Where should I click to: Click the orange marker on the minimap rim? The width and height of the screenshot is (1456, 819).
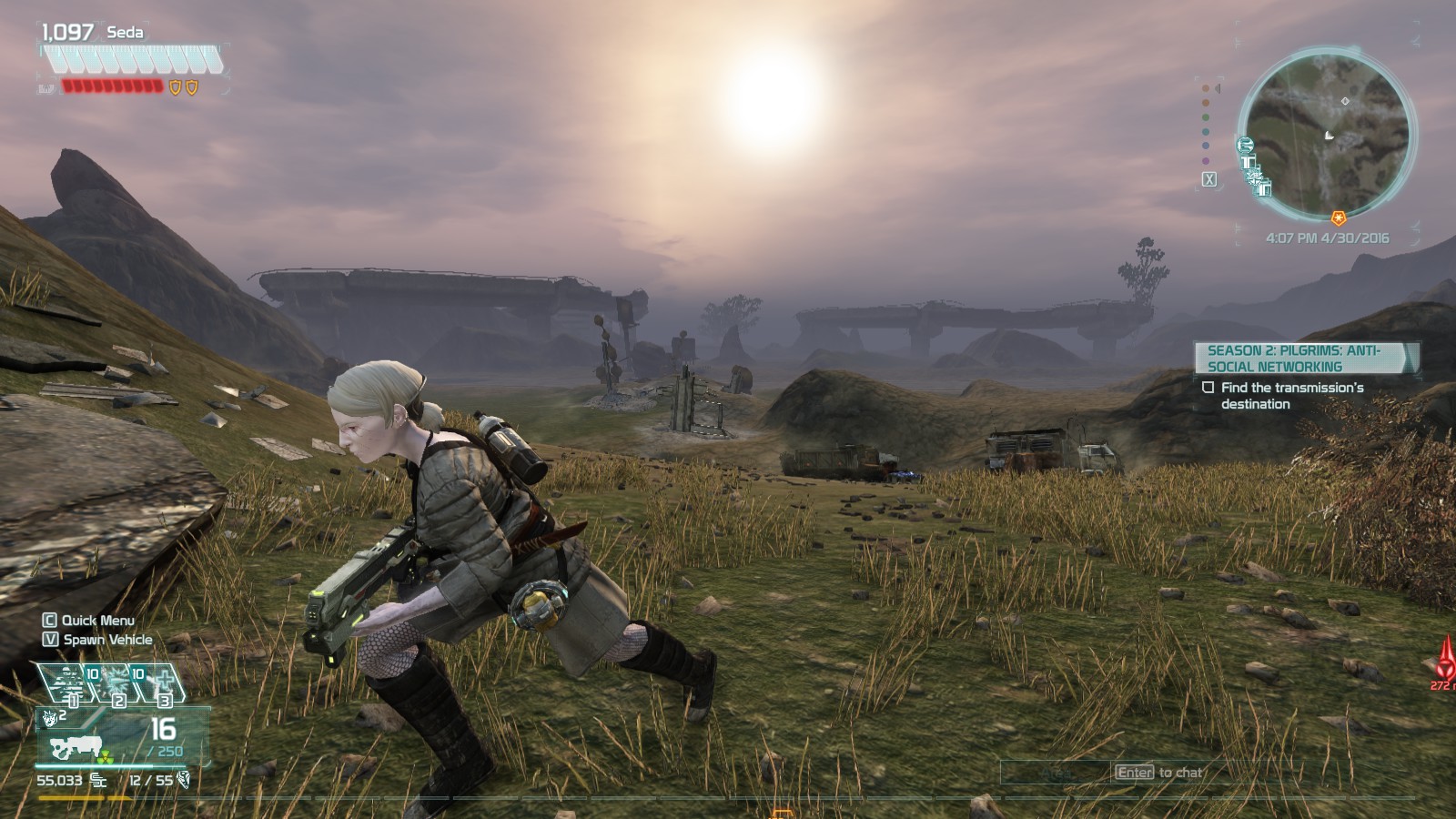(1339, 218)
